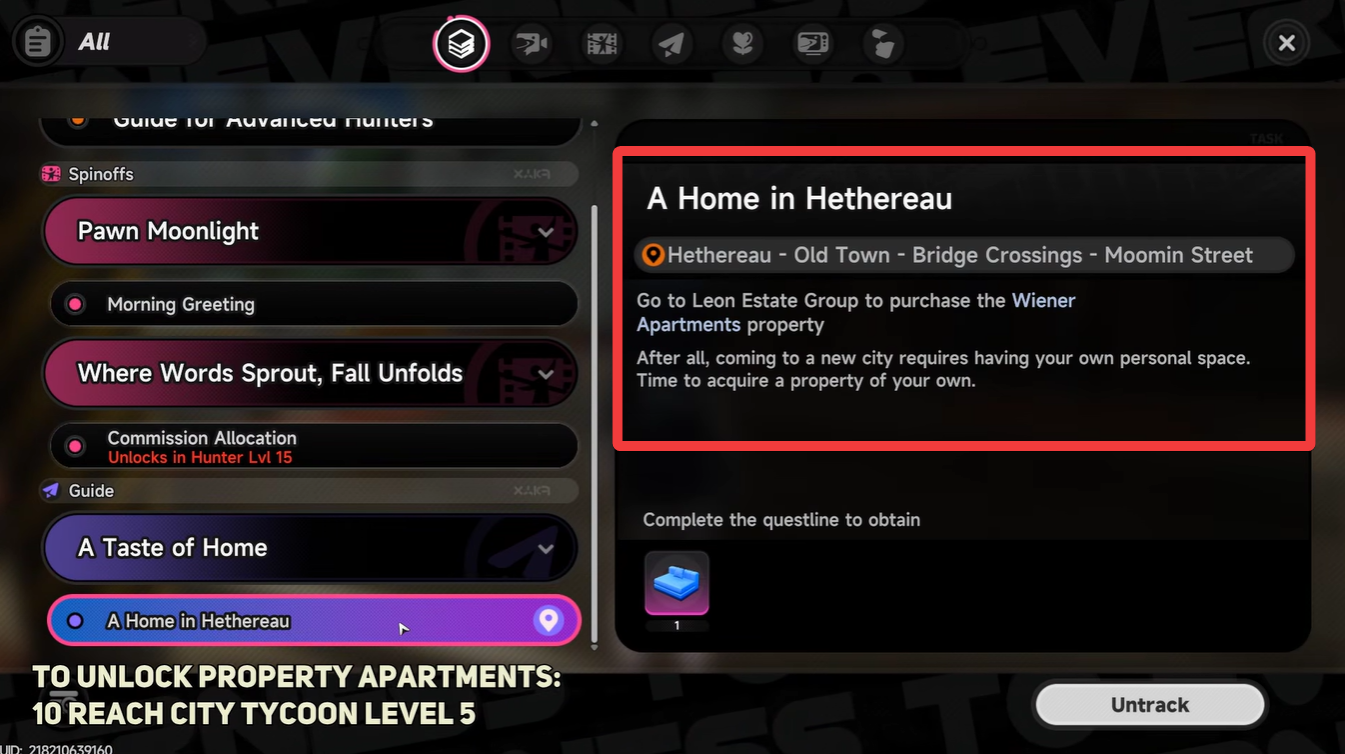Click the TV category icon

coord(813,43)
